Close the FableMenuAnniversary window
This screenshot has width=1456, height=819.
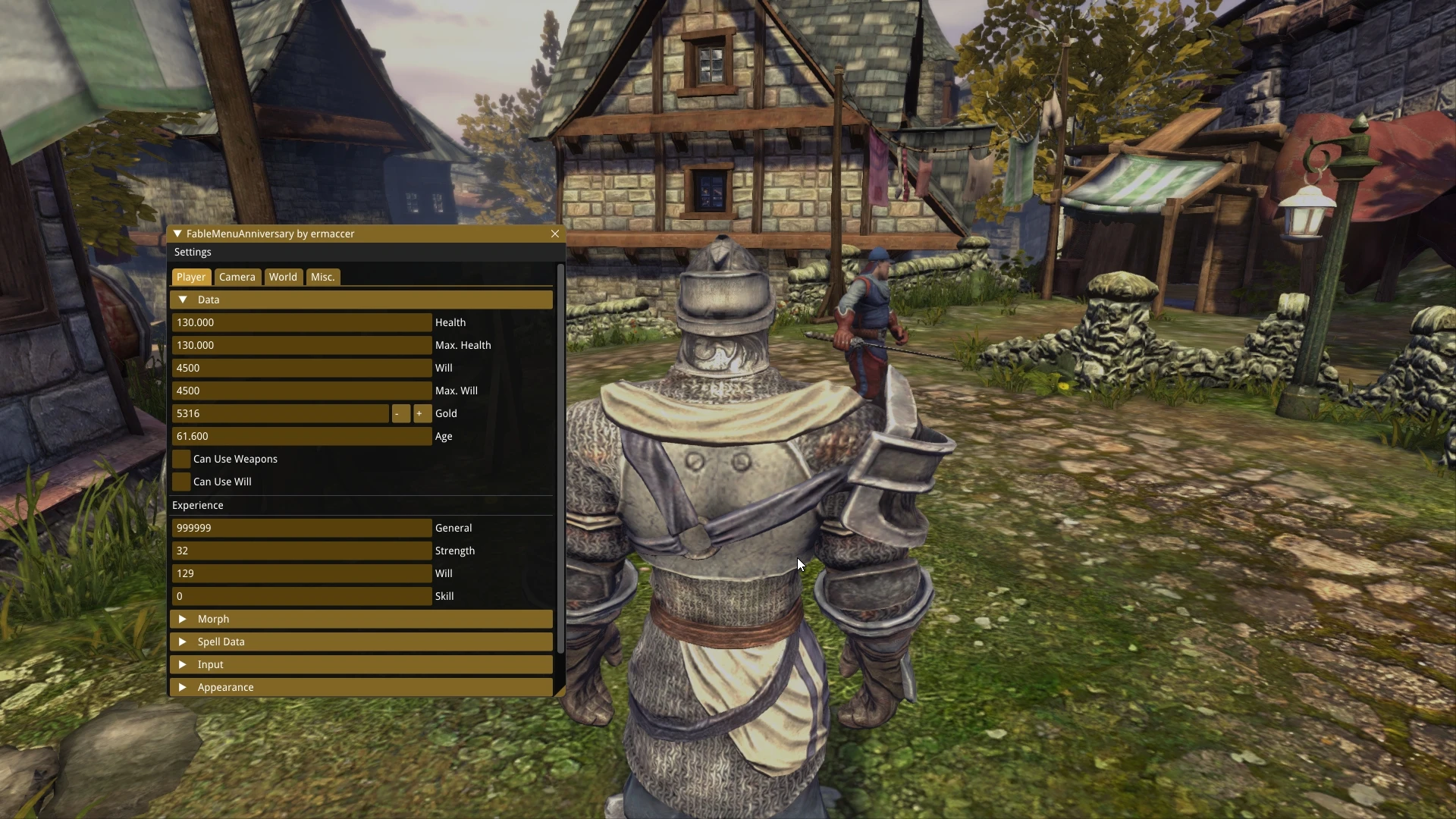point(555,234)
